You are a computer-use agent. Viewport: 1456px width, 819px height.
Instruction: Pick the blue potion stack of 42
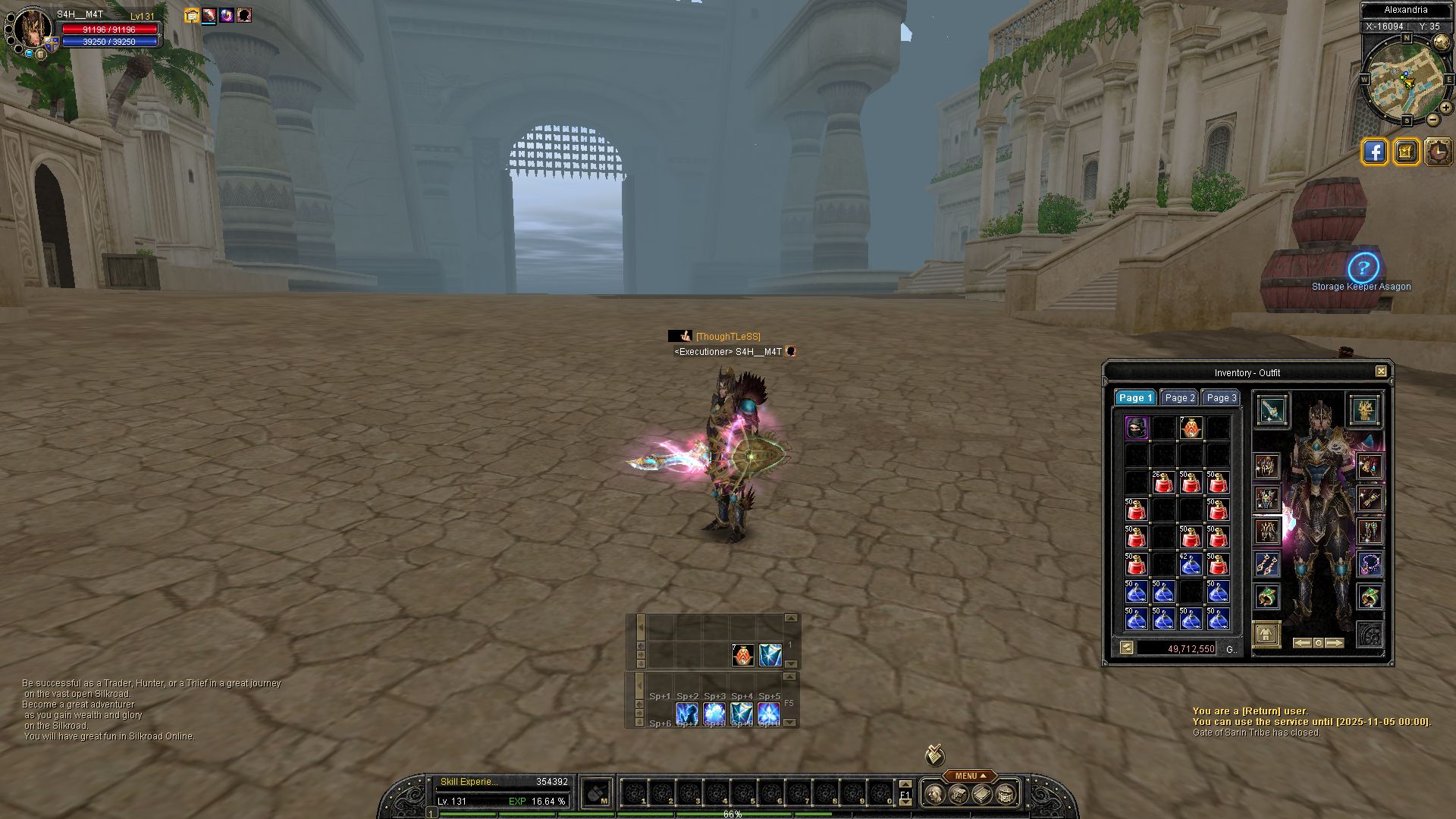(1191, 564)
